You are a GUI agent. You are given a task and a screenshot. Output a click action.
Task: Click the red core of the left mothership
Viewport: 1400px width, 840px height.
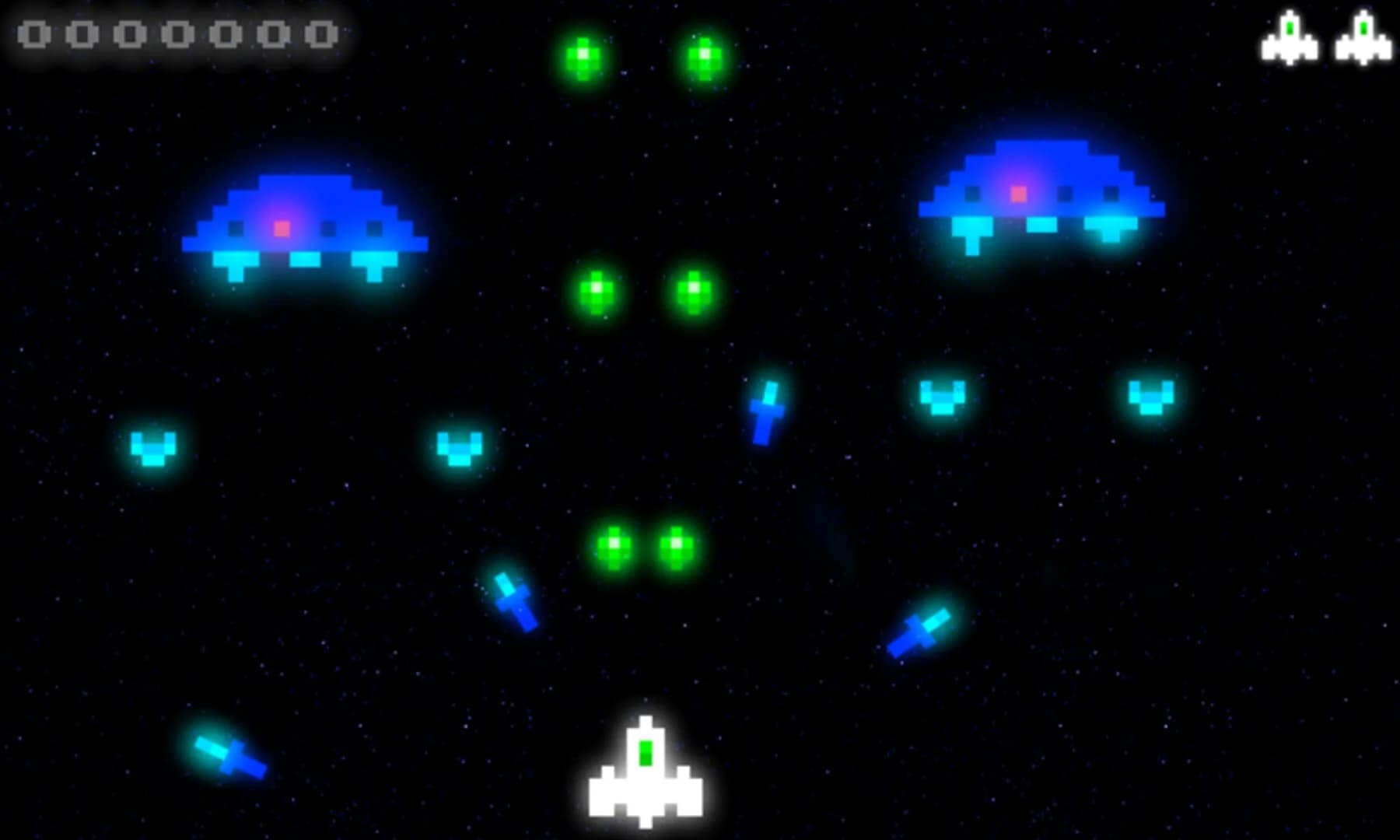282,227
